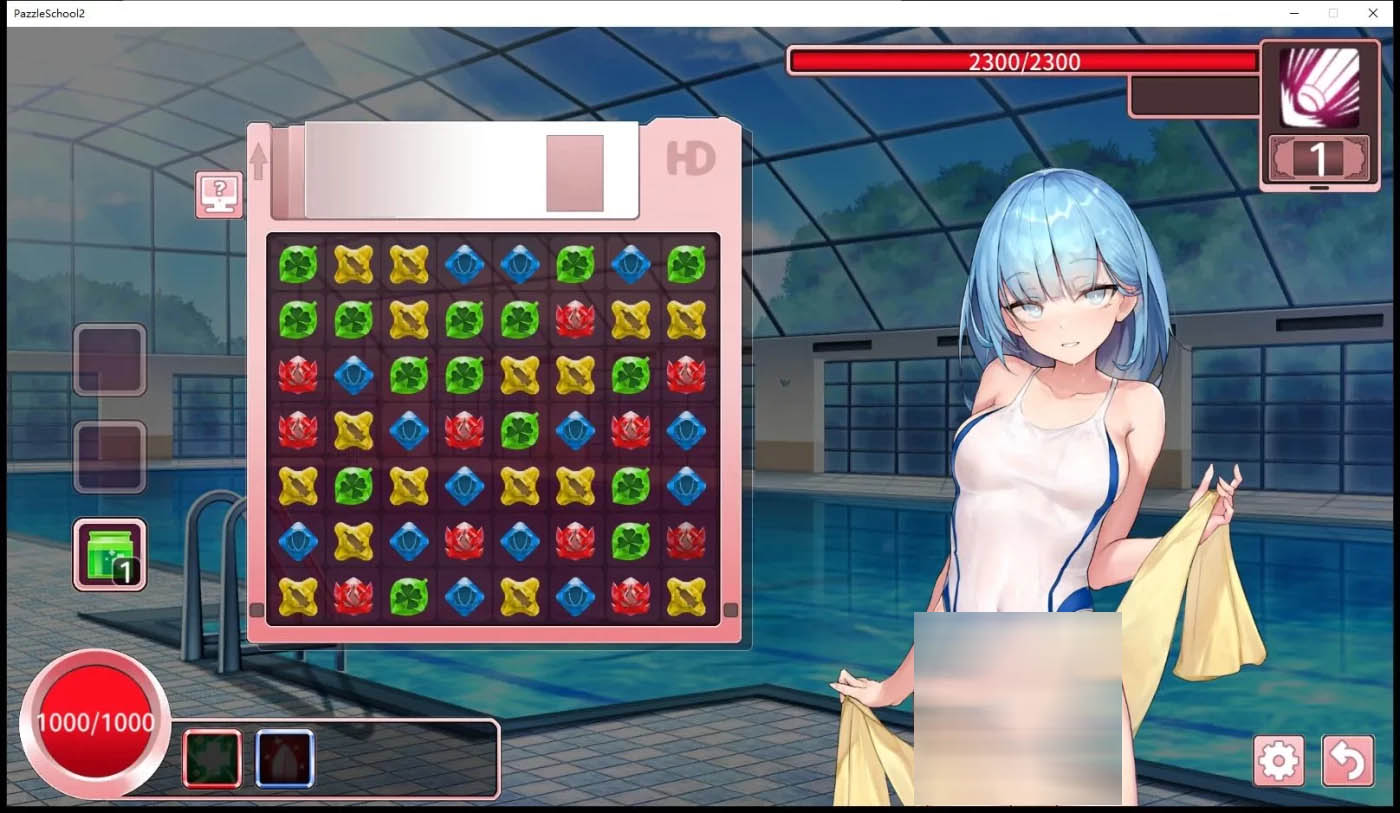Image resolution: width=1400 pixels, height=813 pixels.
Task: Minimize the PazzleSchool2 window
Action: pos(1295,13)
